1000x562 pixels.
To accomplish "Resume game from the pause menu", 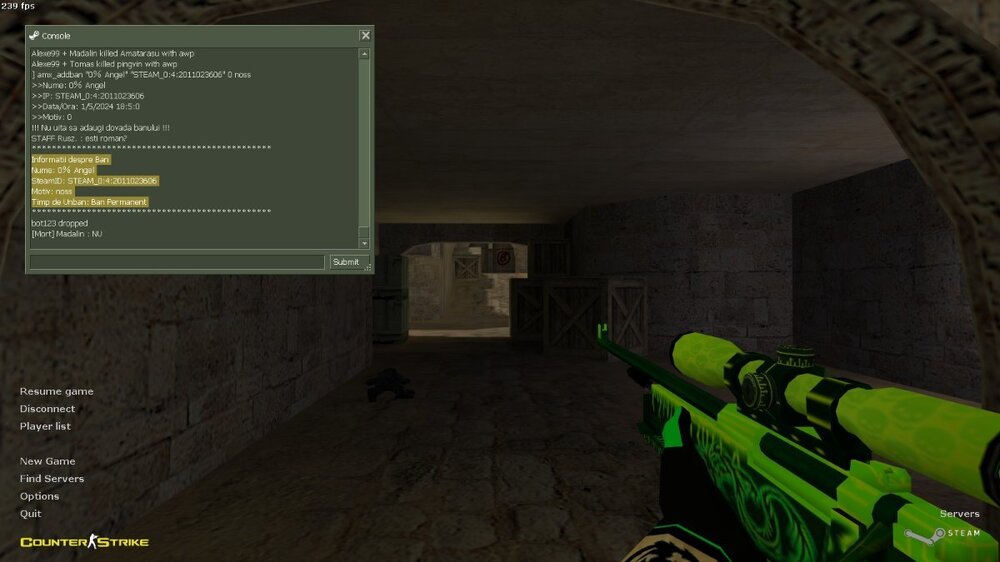I will coord(56,391).
